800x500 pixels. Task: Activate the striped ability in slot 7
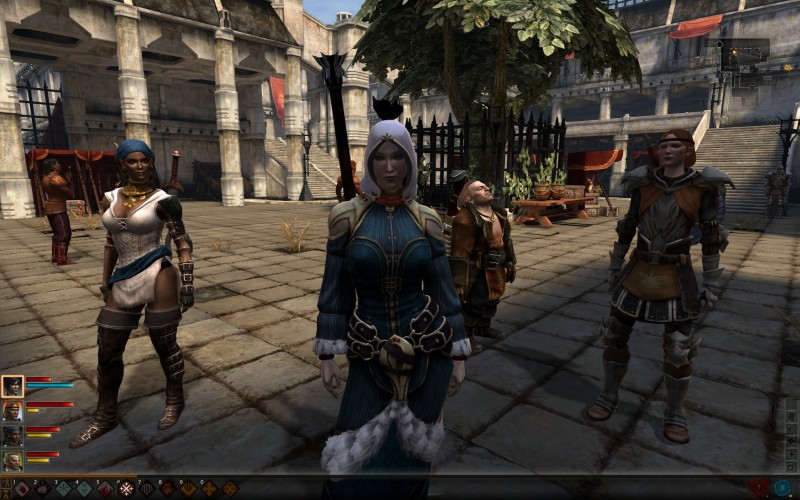pyautogui.click(x=147, y=489)
